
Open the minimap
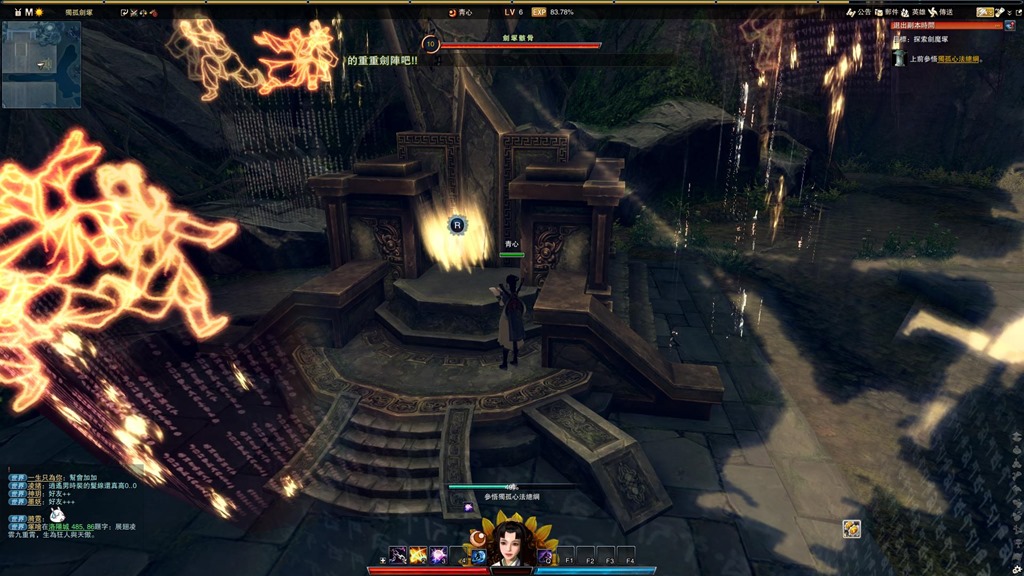pyautogui.click(x=41, y=64)
